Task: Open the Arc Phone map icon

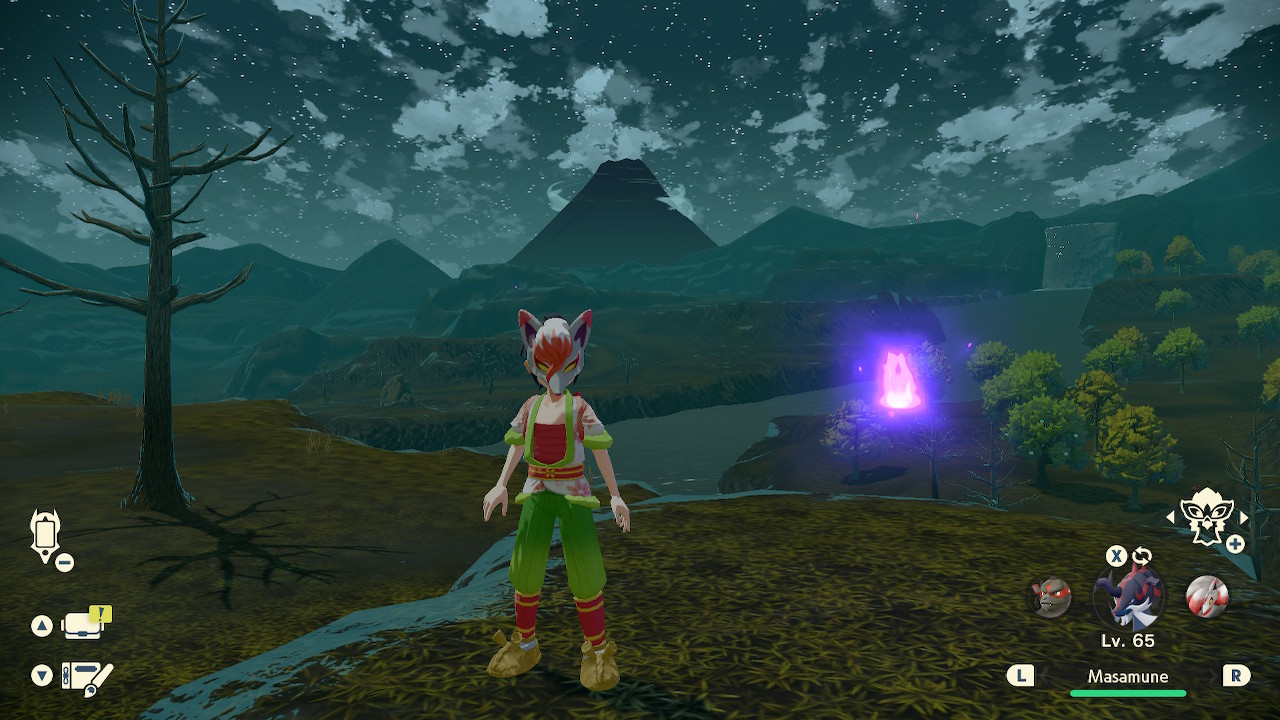Action: point(46,533)
